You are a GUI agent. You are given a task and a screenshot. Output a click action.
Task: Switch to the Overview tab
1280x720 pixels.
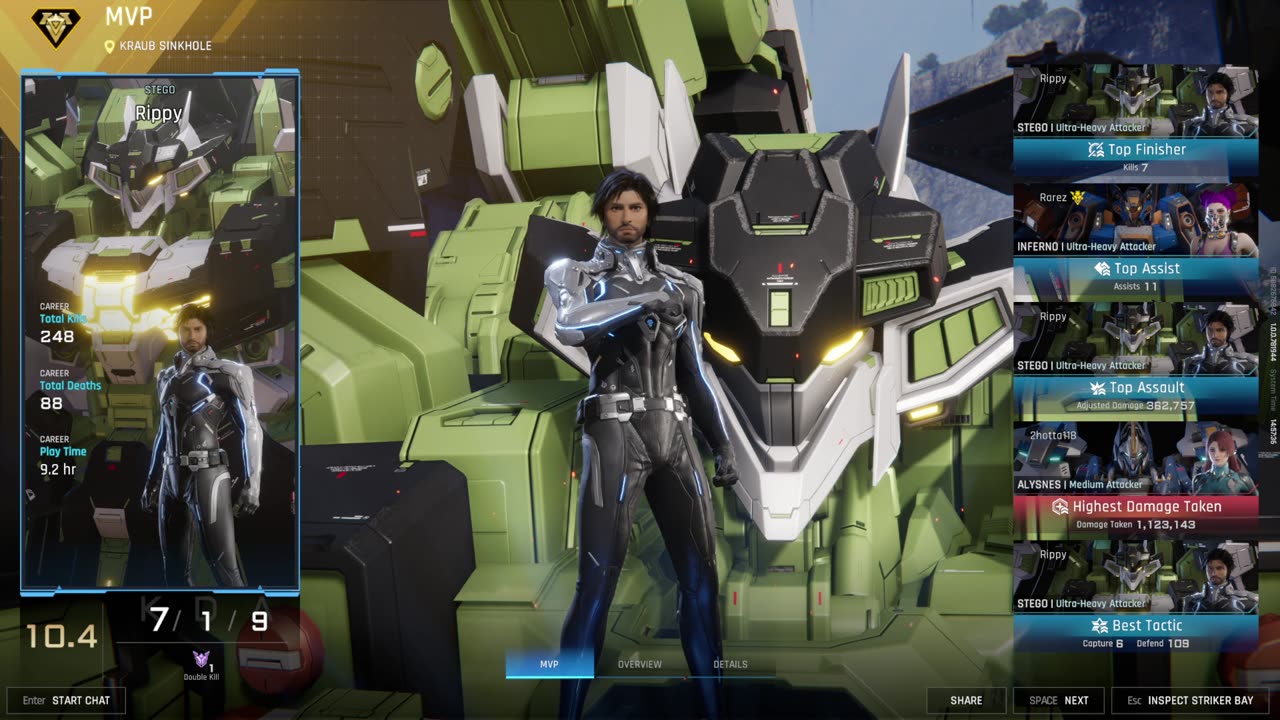[x=640, y=664]
